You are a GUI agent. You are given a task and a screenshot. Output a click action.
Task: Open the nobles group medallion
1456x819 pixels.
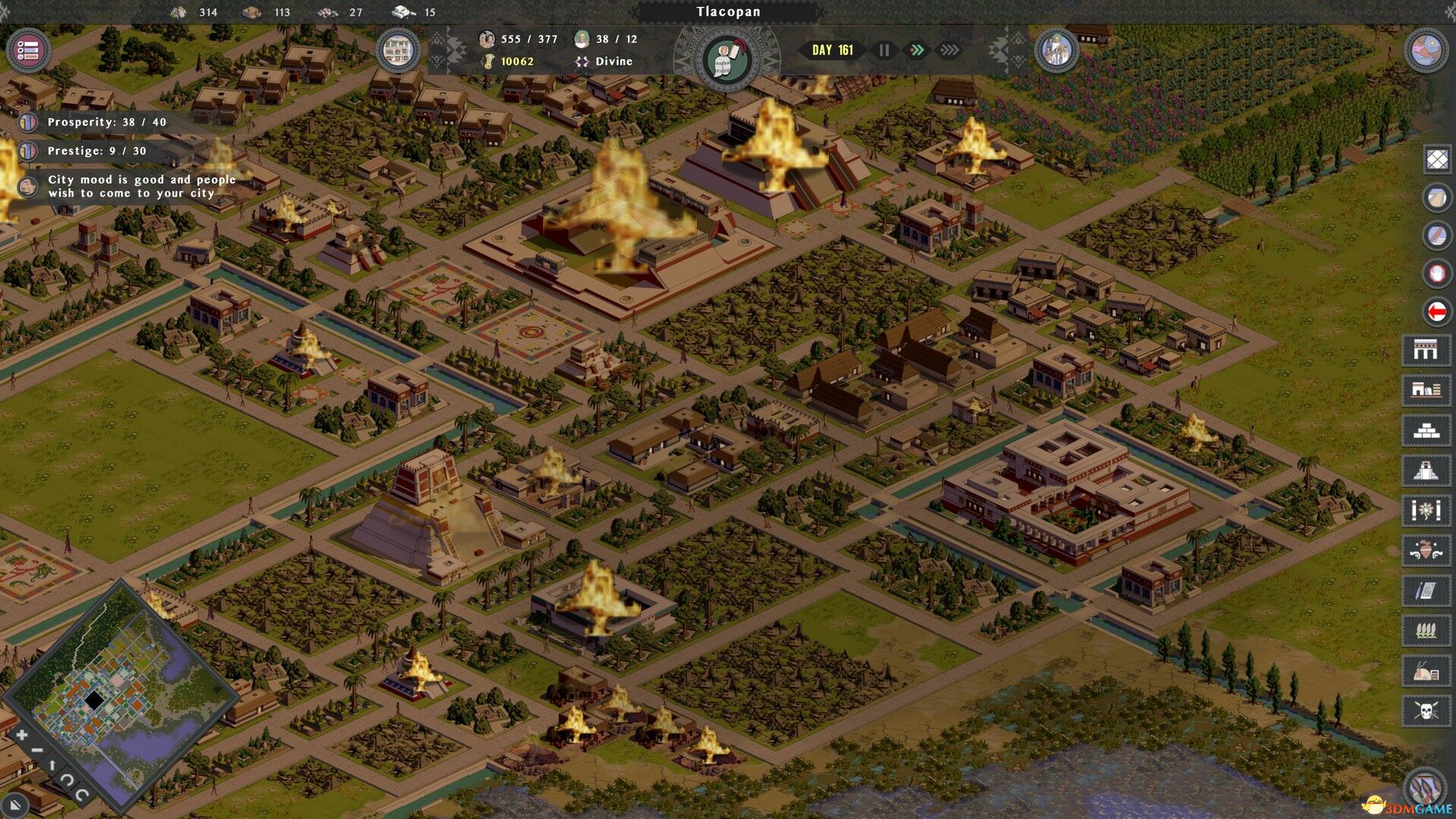(x=1056, y=50)
